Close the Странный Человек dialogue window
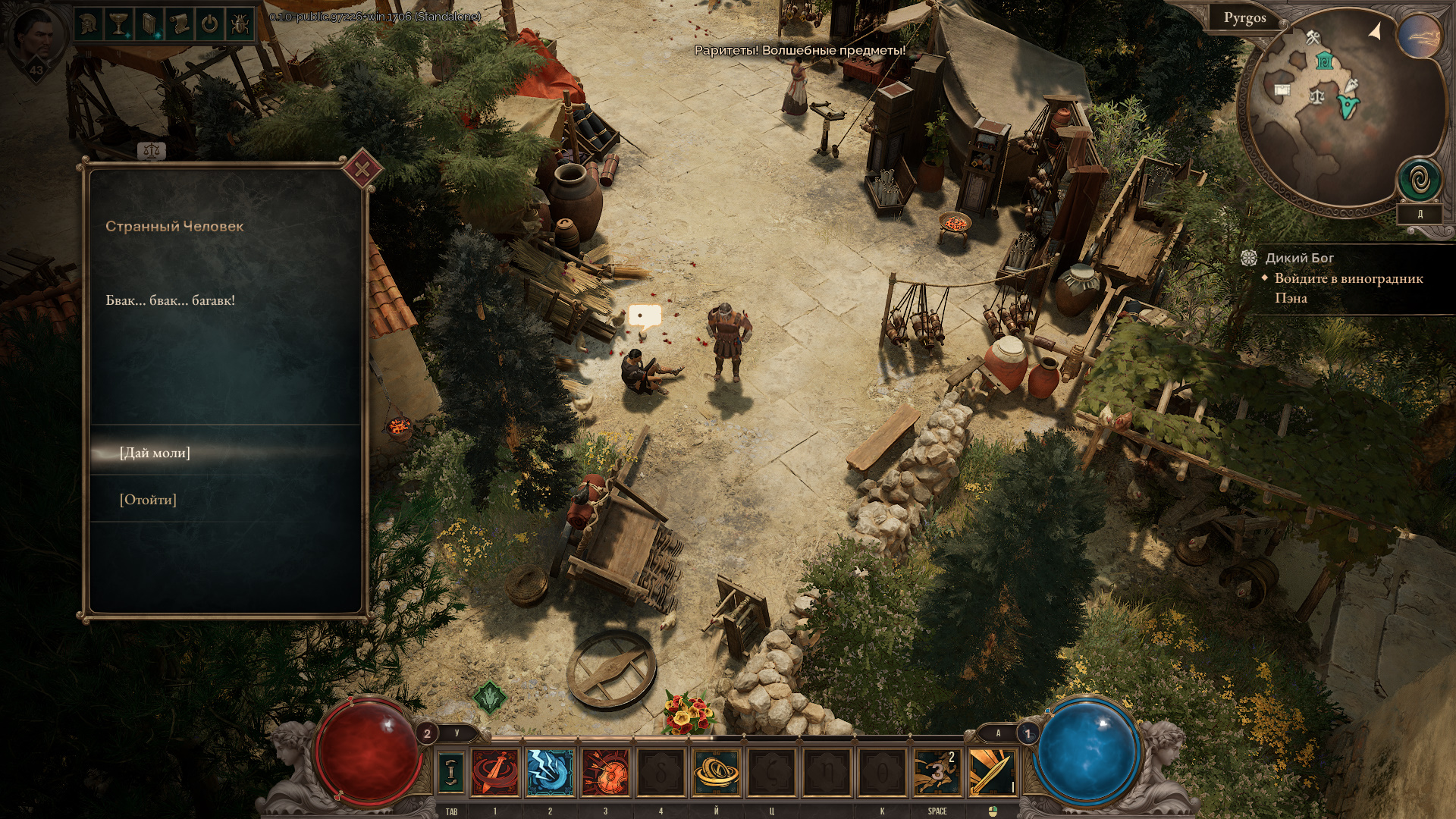This screenshot has height=819, width=1456. pyautogui.click(x=362, y=169)
